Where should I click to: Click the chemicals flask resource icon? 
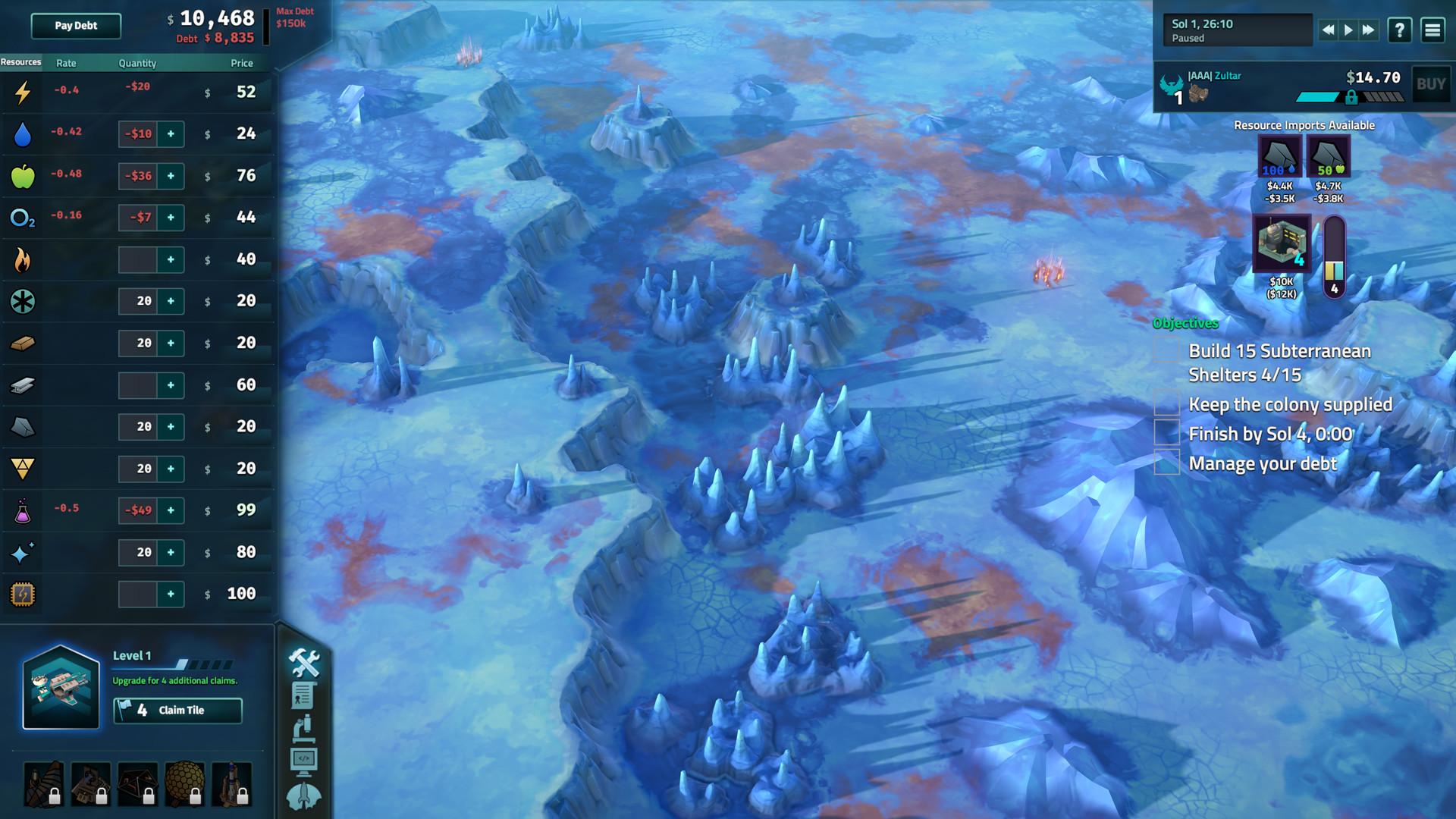(x=22, y=510)
